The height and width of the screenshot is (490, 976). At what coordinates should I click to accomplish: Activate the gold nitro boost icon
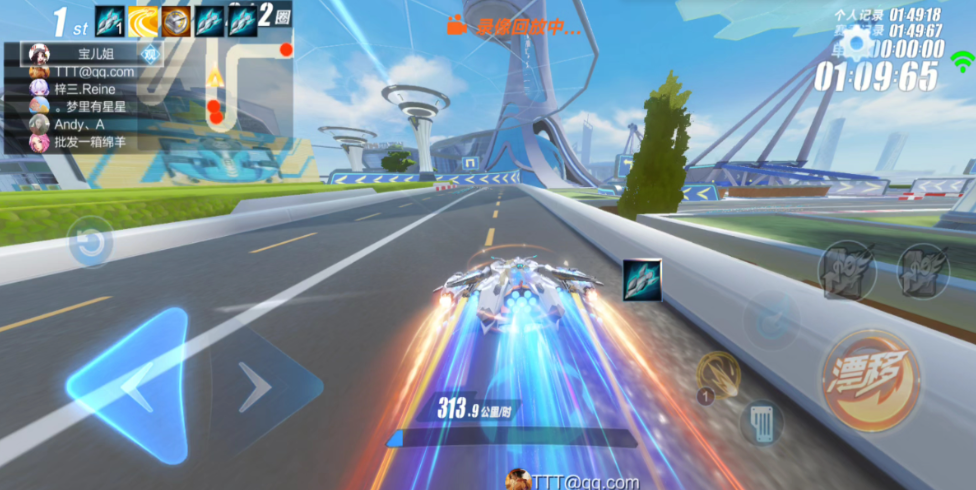717,373
